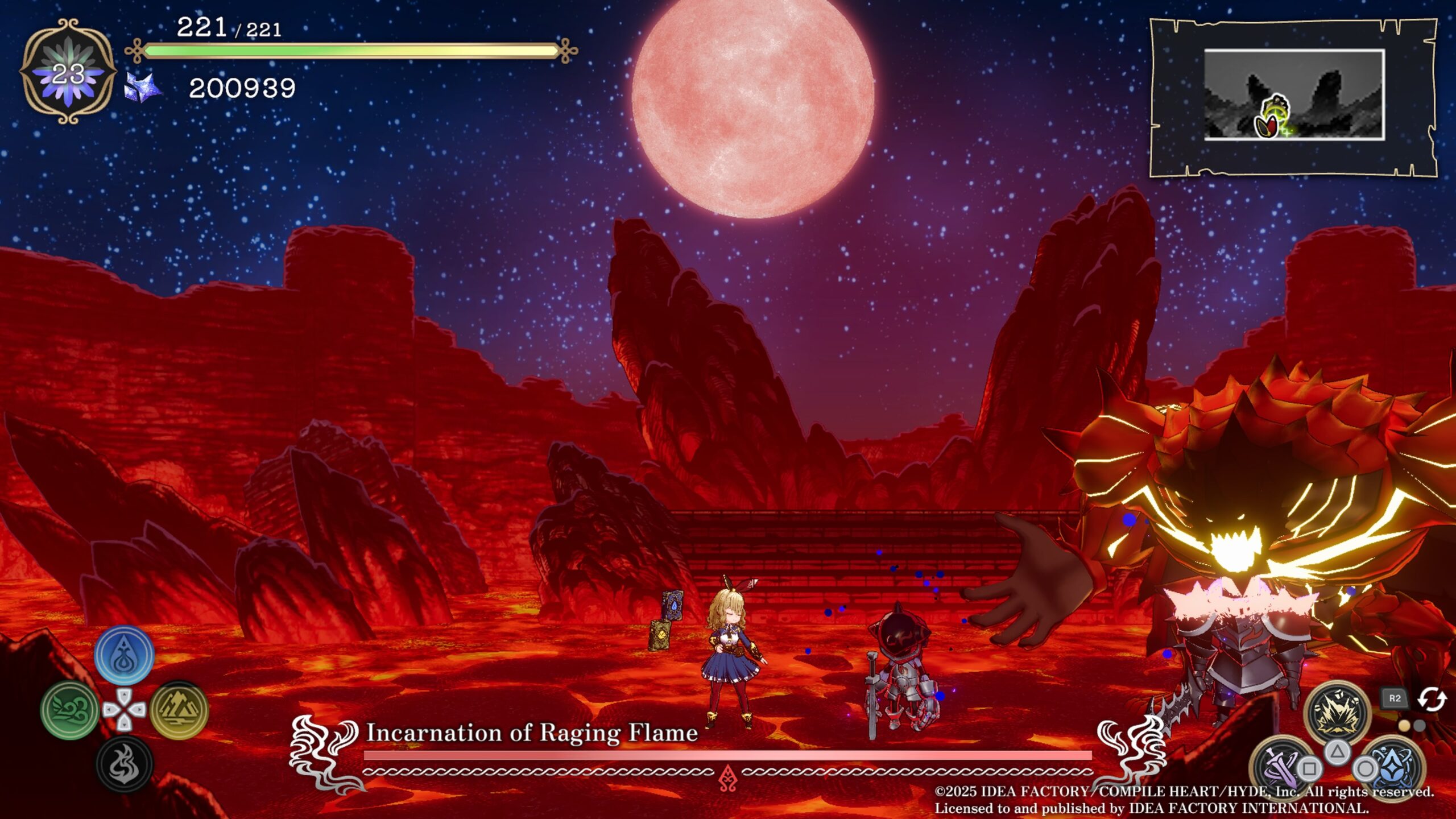Screen dimensions: 1456x819
Task: Select the green wind element
Action: click(x=71, y=710)
